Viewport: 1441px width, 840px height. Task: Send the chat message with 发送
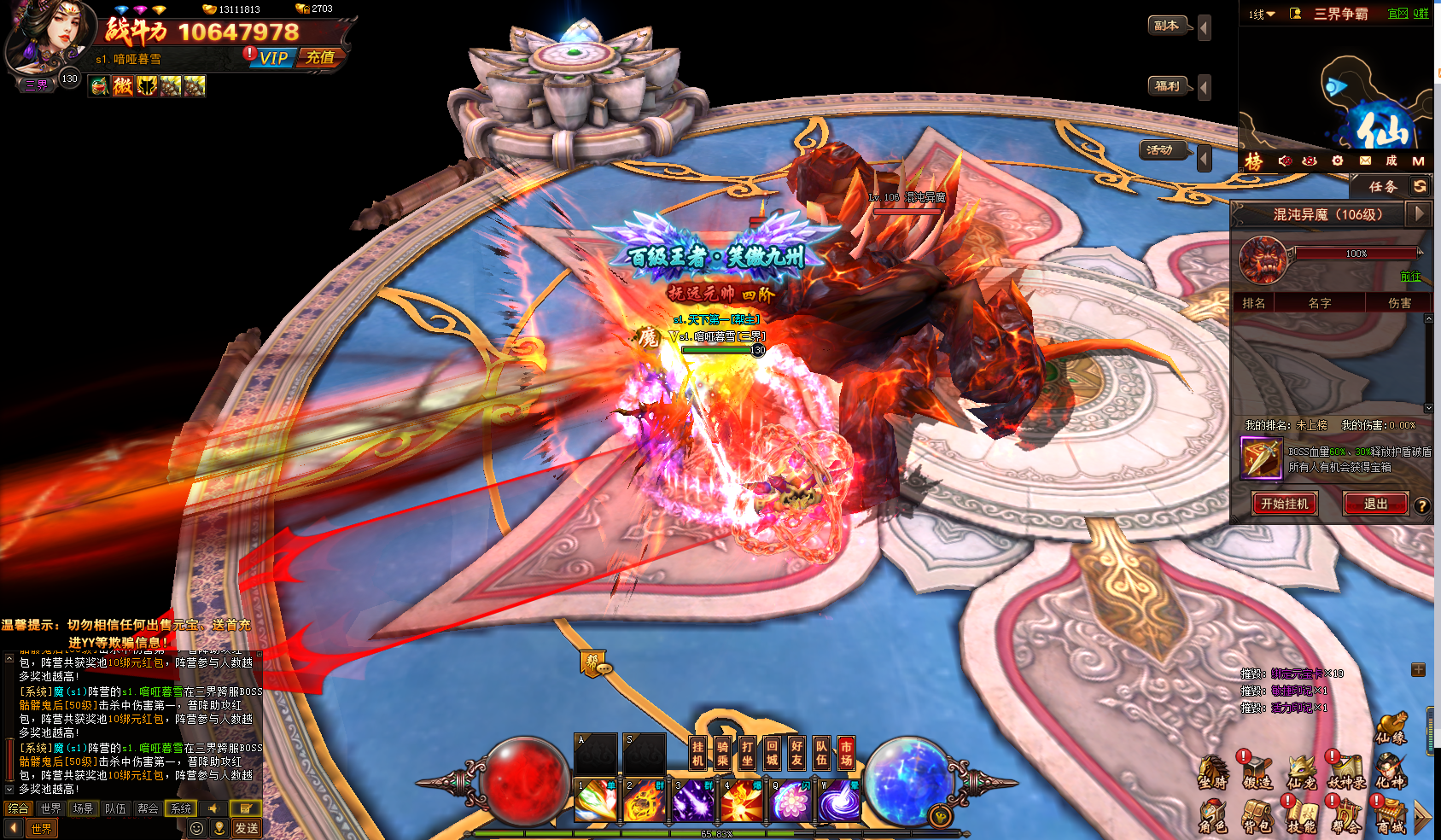point(247,828)
